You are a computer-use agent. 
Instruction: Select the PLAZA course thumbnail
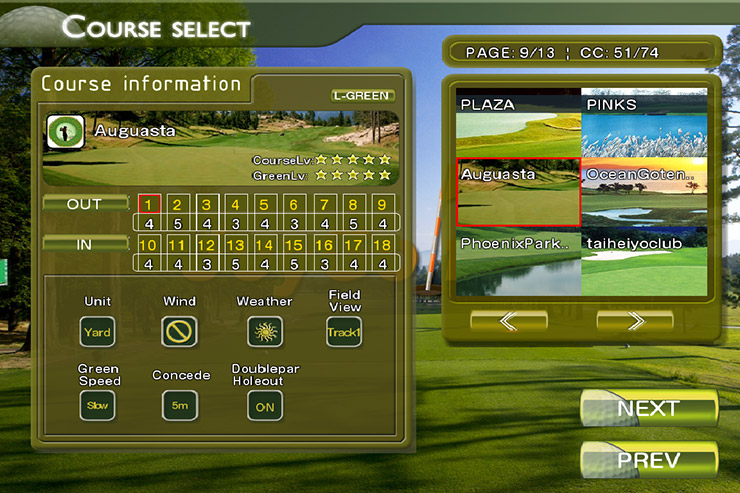pos(518,125)
